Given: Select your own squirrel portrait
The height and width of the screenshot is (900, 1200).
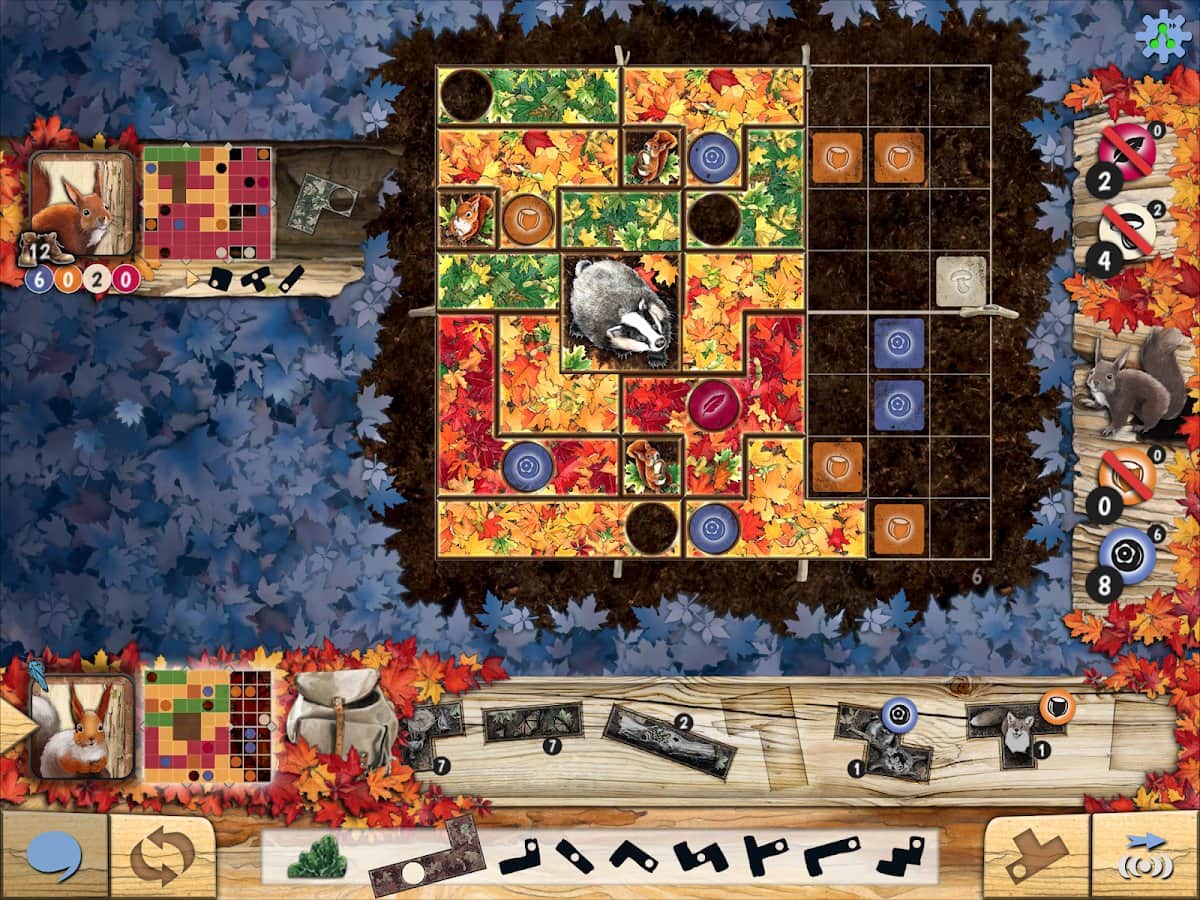Looking at the screenshot, I should click(x=82, y=726).
